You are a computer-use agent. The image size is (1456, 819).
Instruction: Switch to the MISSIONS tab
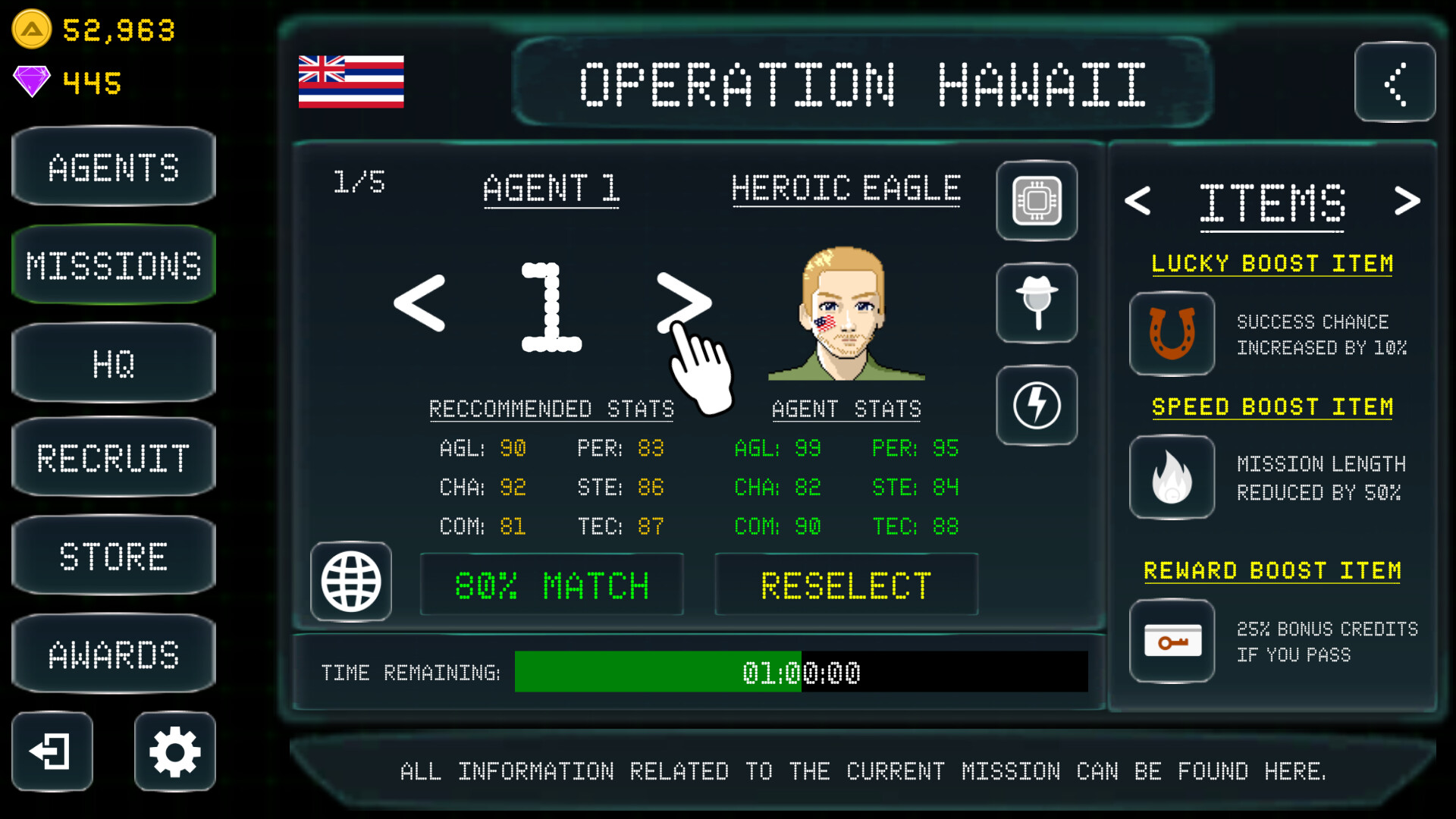[113, 265]
